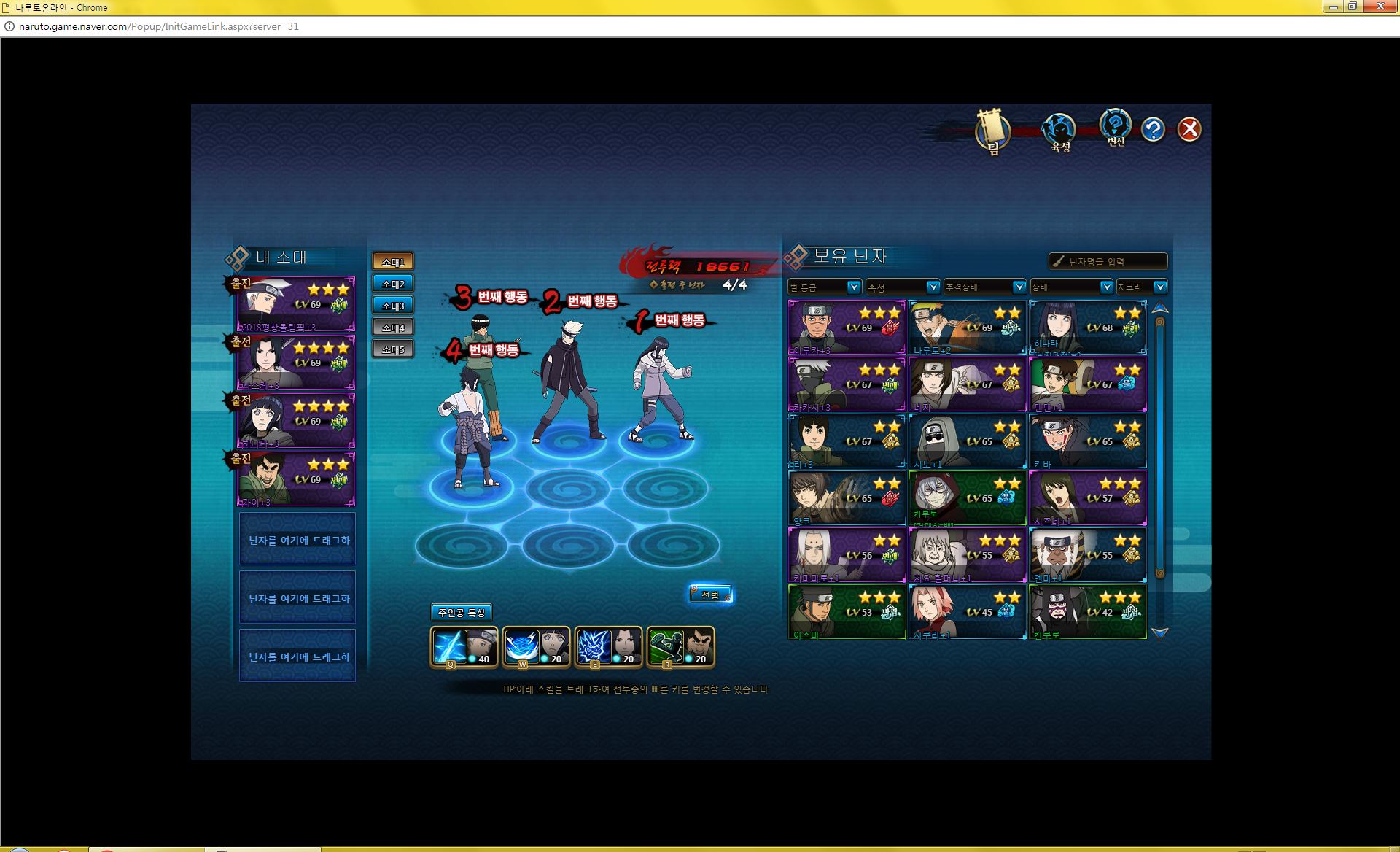Click the 주인공 특성 button

pos(462,613)
